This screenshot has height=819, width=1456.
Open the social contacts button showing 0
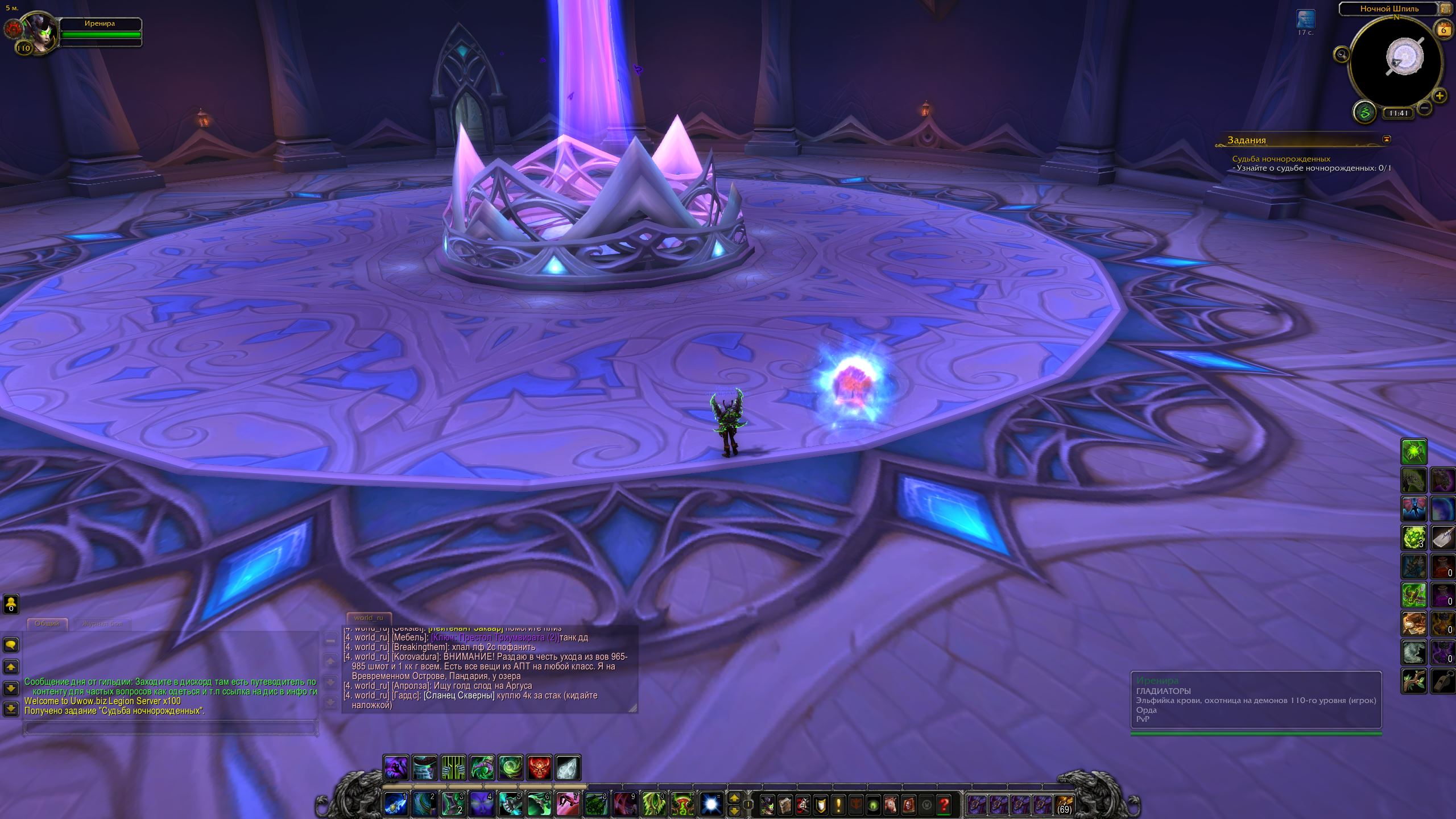(11, 604)
